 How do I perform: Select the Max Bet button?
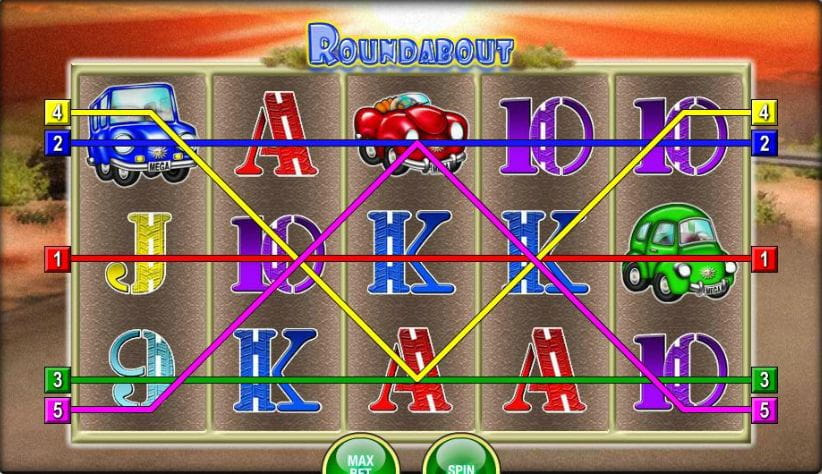tap(360, 460)
